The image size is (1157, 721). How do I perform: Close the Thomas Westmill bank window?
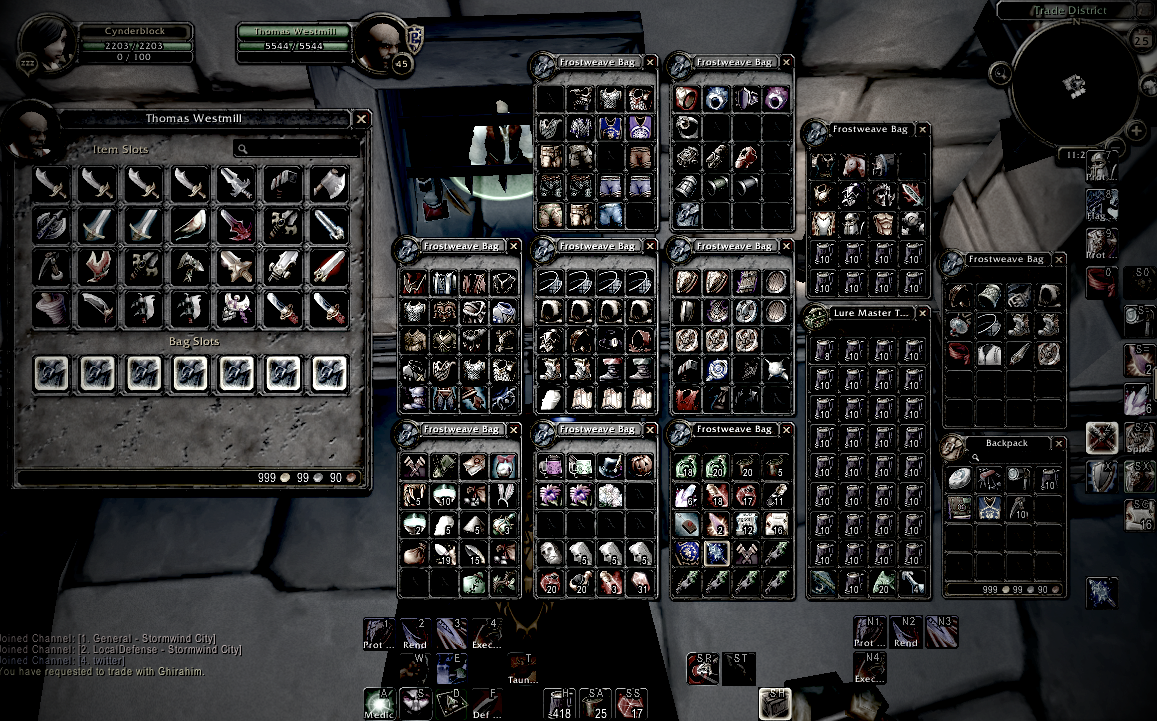pos(362,119)
